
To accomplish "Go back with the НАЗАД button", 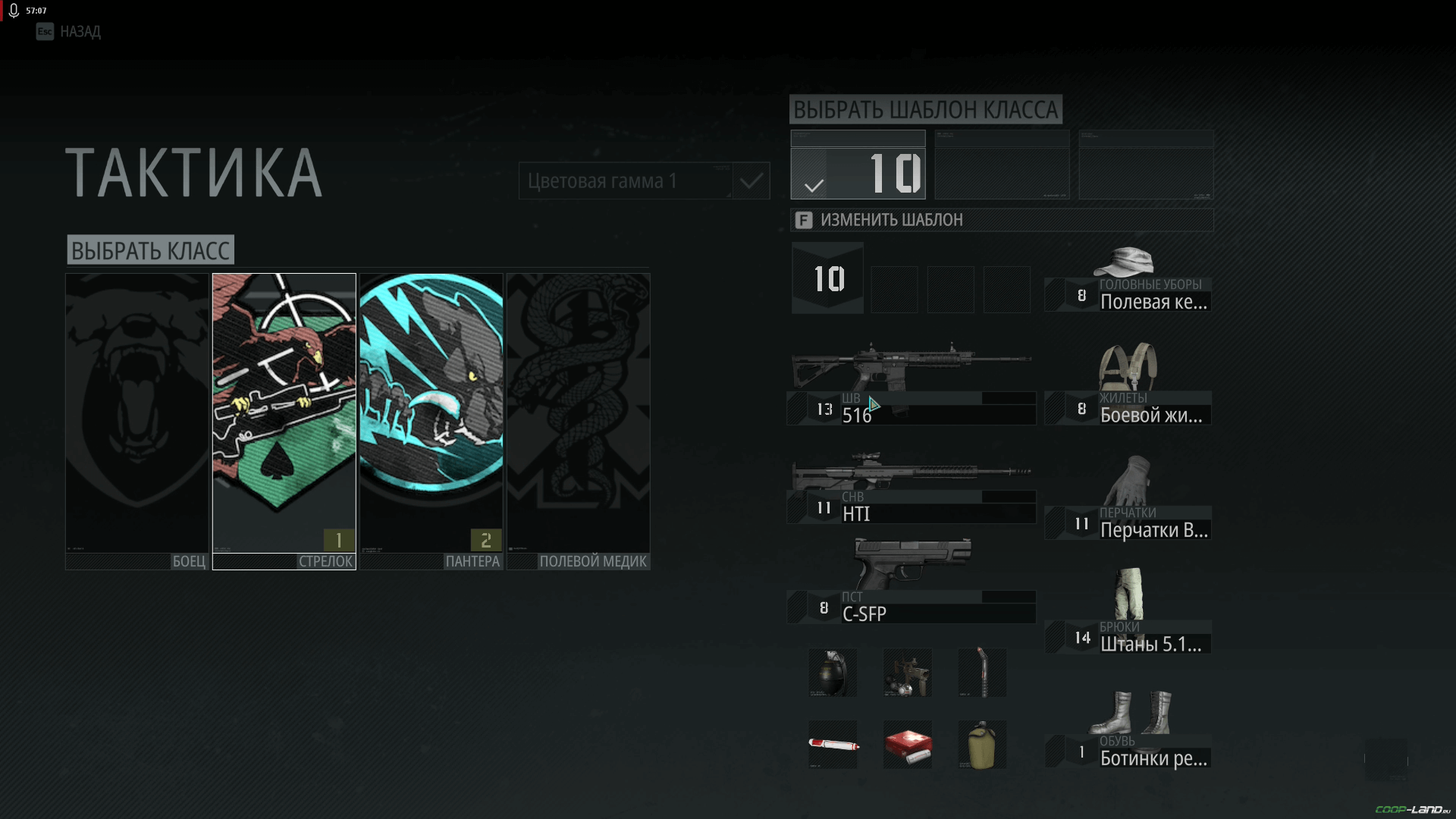I will coord(68,32).
